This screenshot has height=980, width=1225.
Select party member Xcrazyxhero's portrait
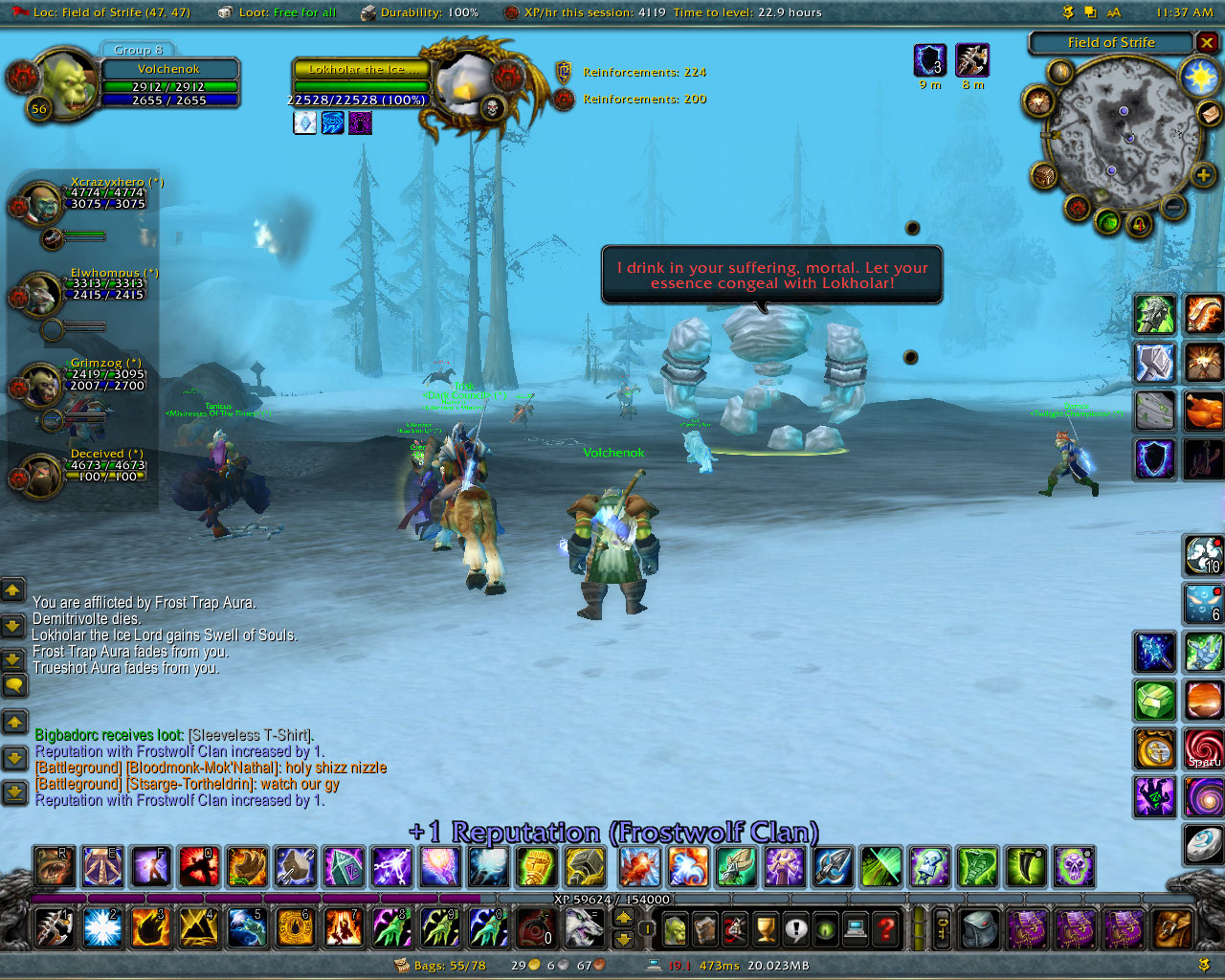coord(41,203)
